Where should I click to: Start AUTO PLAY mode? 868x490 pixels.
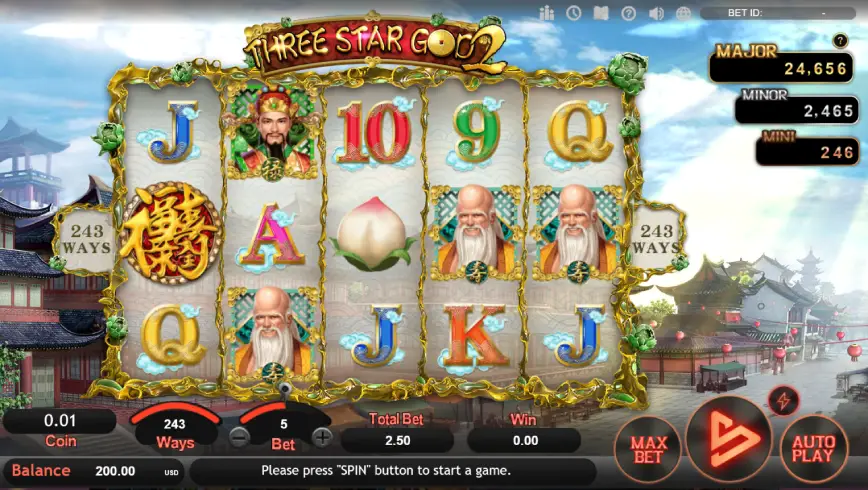click(813, 451)
